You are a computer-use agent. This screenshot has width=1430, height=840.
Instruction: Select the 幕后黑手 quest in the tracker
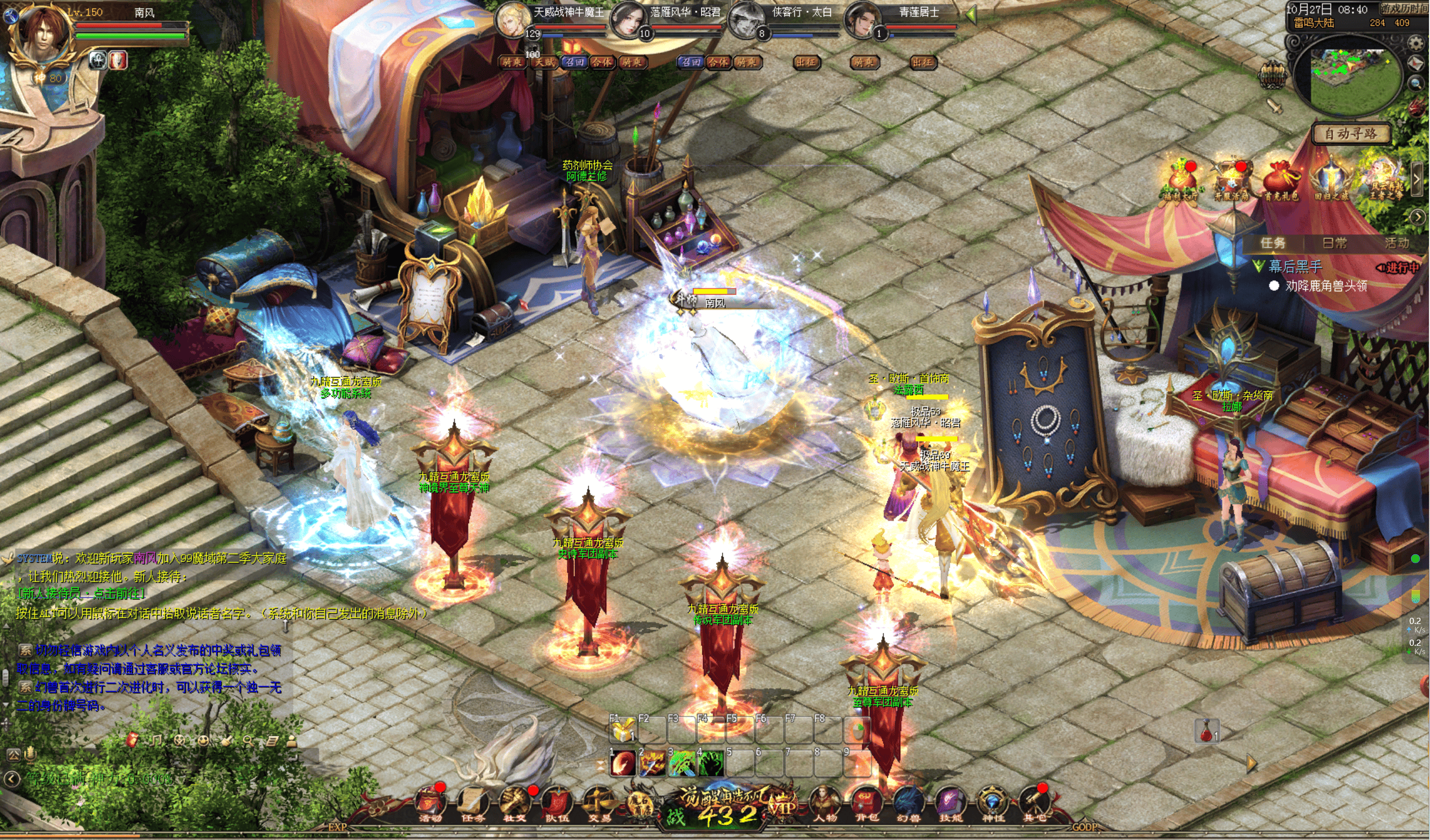coord(1295,266)
